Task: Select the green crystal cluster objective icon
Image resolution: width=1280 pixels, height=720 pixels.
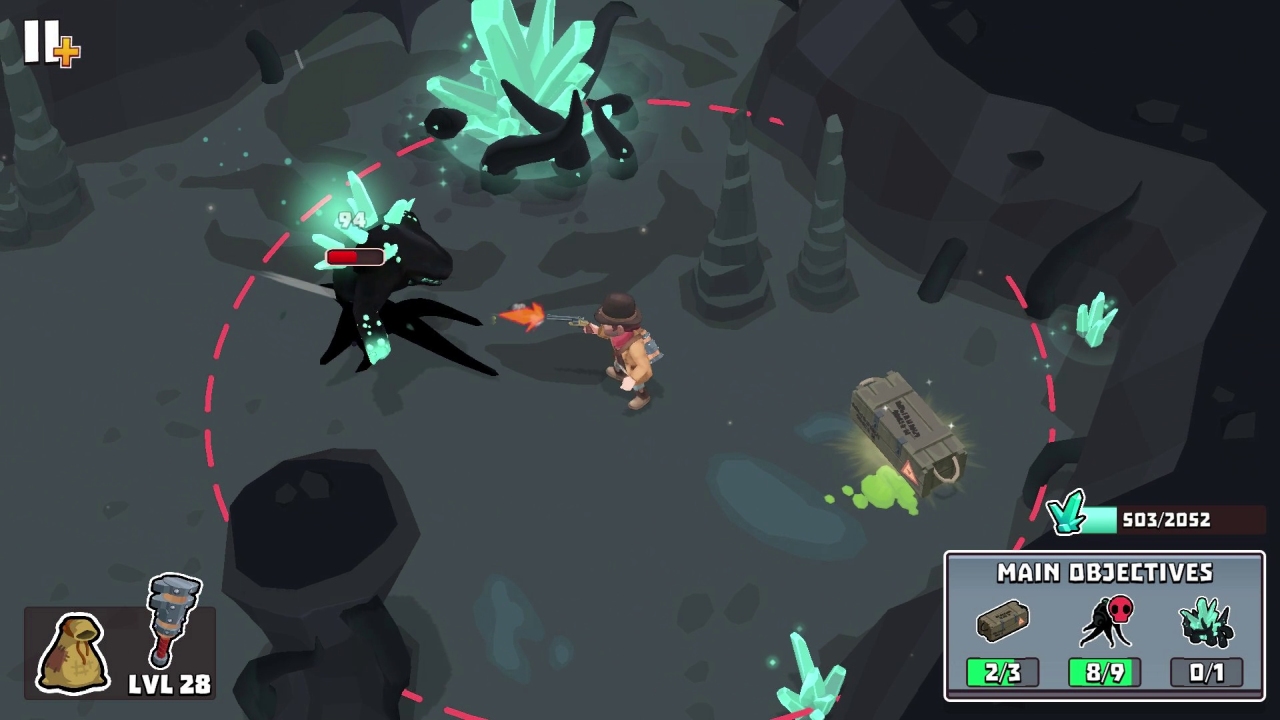Action: [x=1207, y=620]
